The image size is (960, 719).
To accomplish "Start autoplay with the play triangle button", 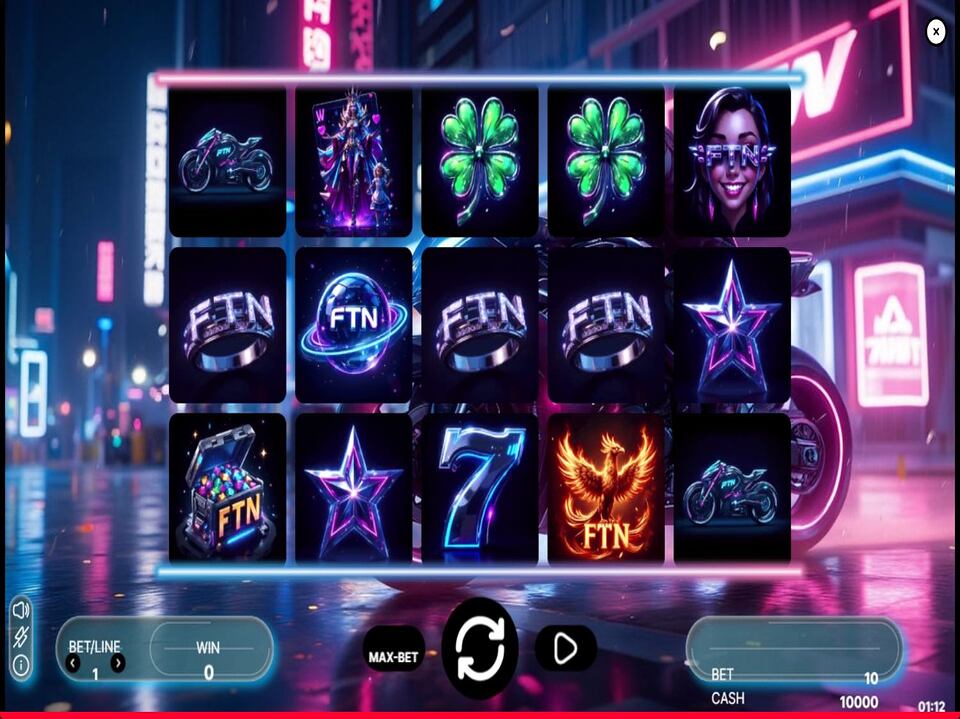I will [x=565, y=649].
